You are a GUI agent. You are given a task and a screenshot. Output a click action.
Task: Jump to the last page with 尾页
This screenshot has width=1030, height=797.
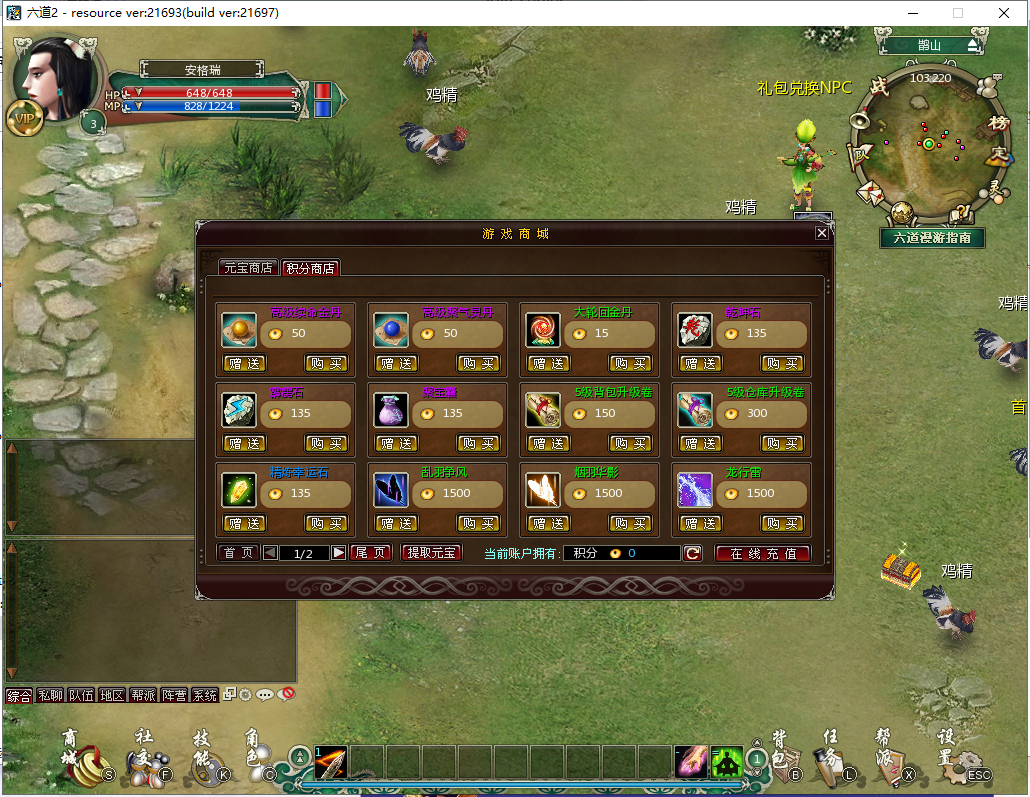coord(371,553)
